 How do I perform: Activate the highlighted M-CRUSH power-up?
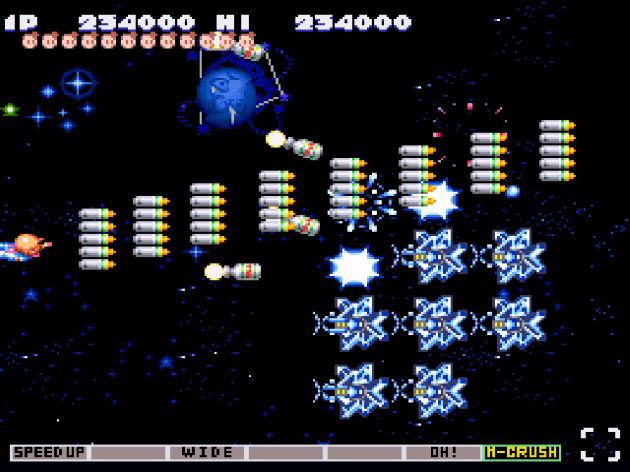(521, 453)
